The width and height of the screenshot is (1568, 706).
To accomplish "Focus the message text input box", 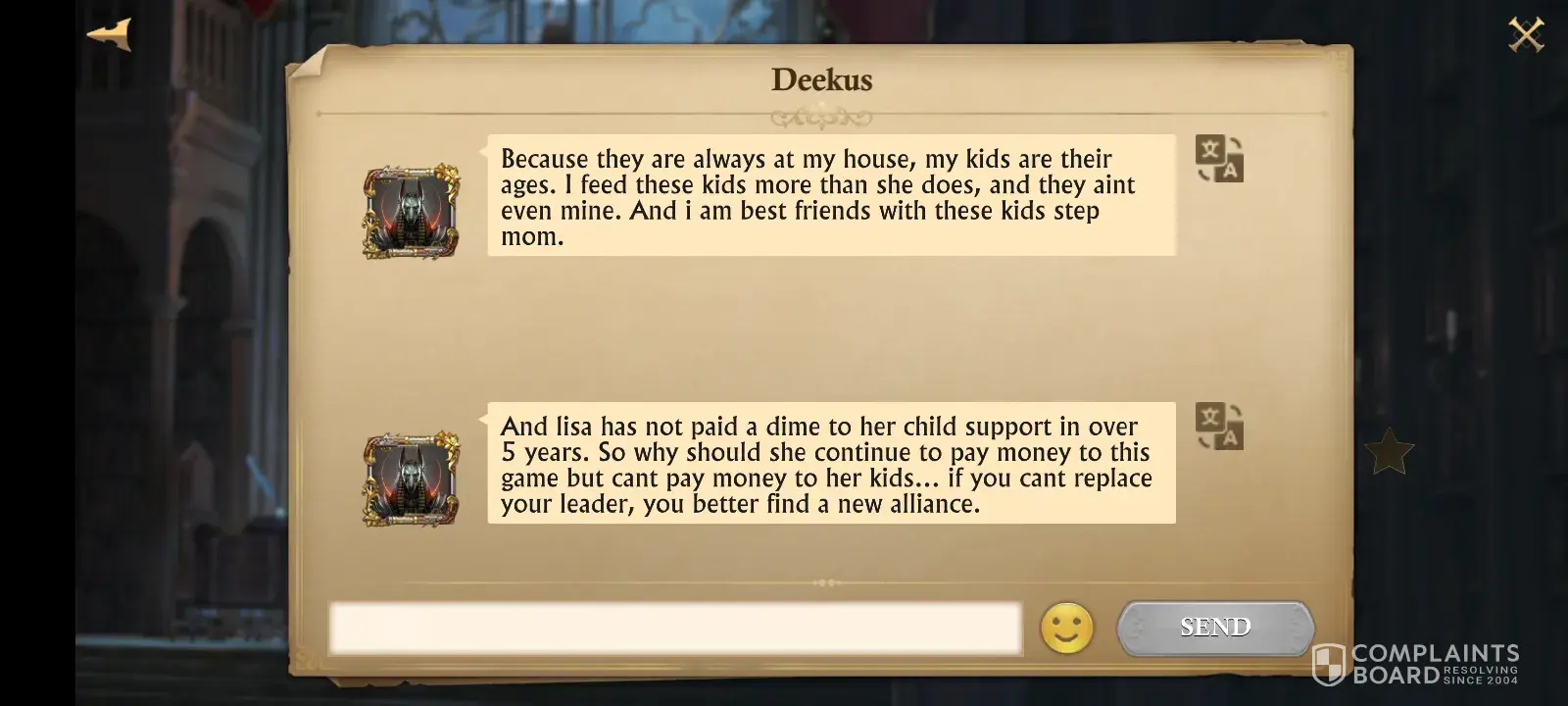I will pyautogui.click(x=674, y=629).
